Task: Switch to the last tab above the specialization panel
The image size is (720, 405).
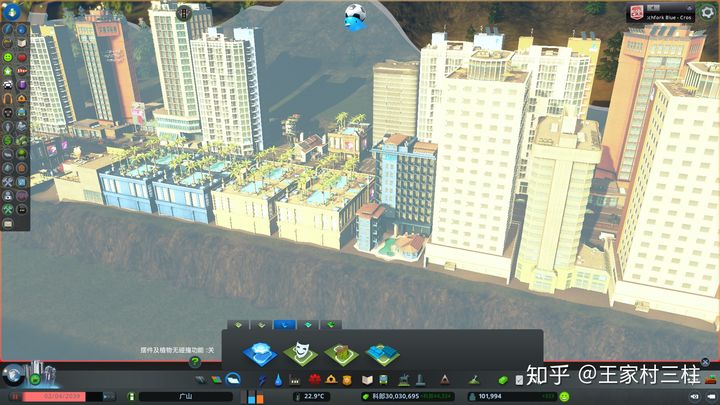Action: click(x=332, y=325)
